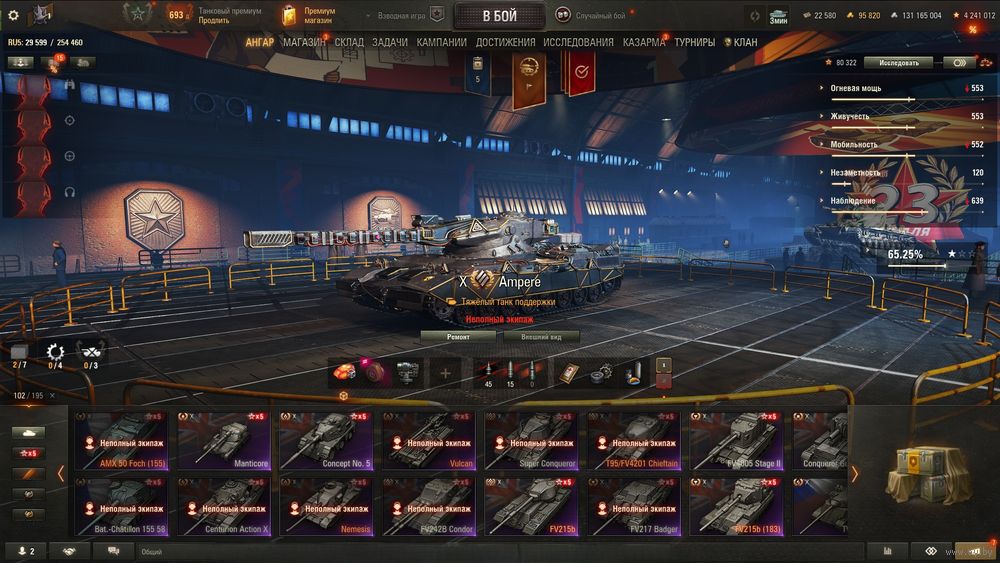1000x563 pixels.
Task: Click the В БОЙ battle button
Action: click(499, 16)
